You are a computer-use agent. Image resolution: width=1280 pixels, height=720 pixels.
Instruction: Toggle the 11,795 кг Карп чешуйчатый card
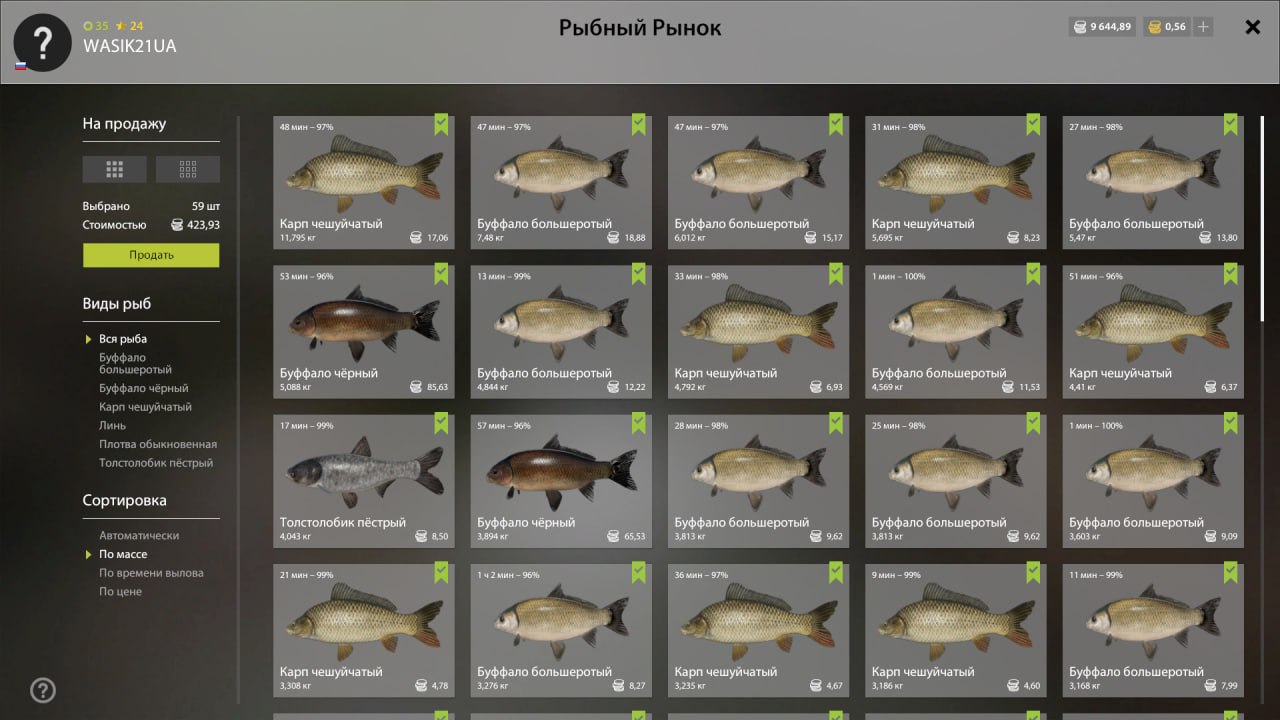tap(363, 182)
